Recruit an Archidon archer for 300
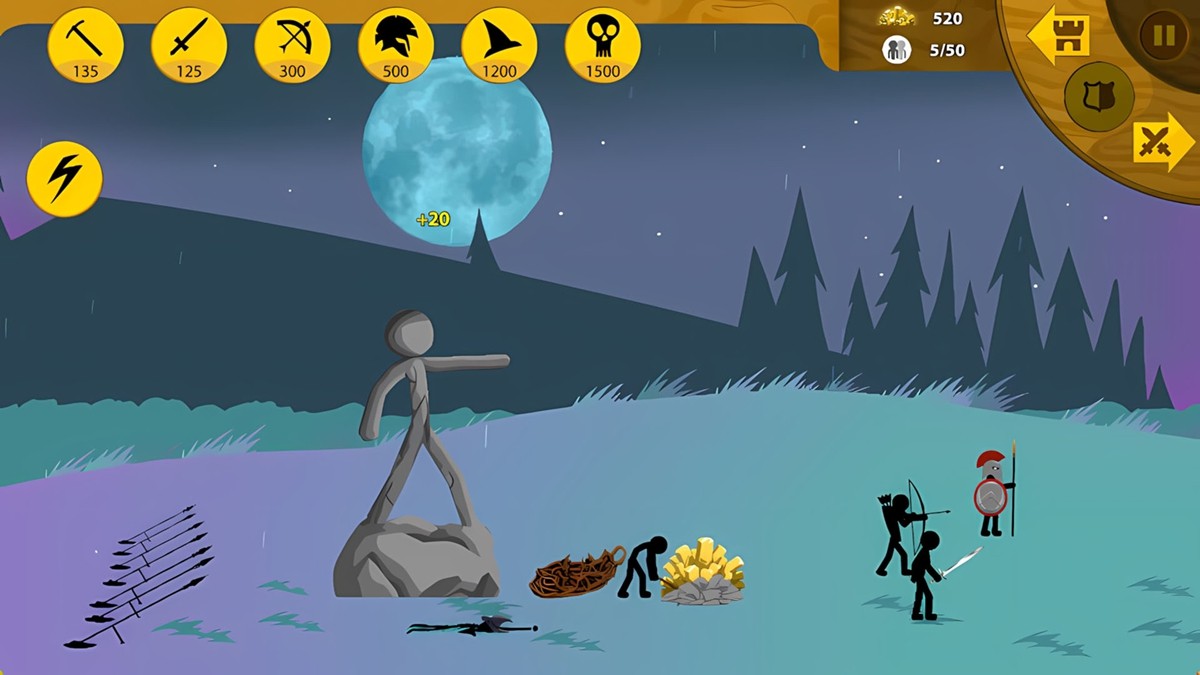The width and height of the screenshot is (1200, 675). click(x=292, y=45)
